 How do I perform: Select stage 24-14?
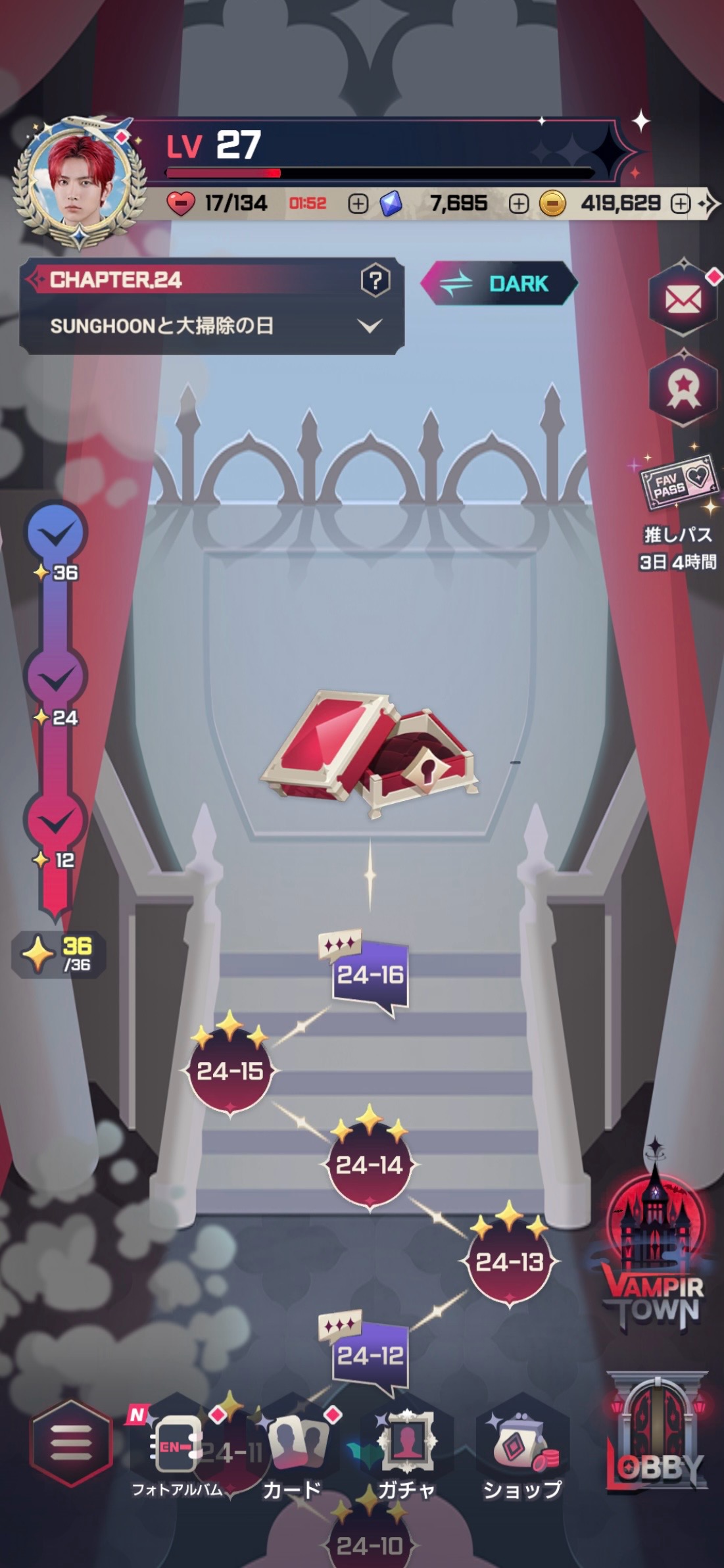click(370, 1165)
